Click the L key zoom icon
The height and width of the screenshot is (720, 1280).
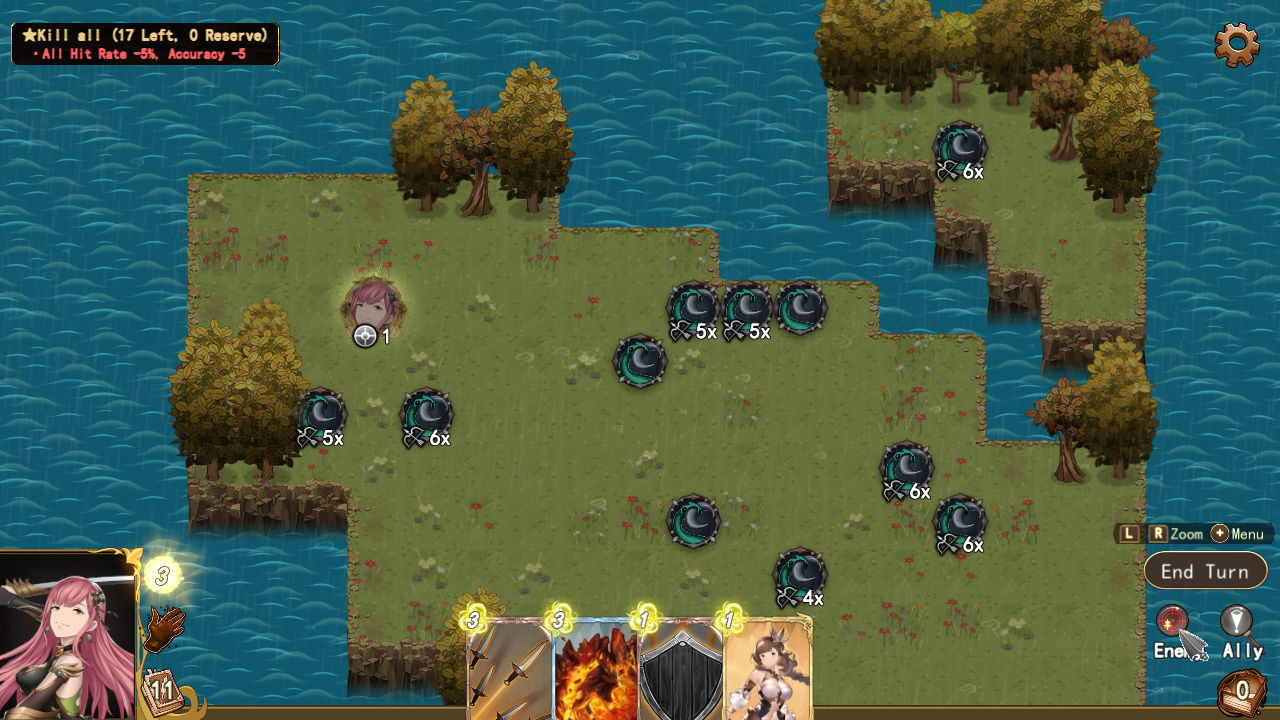tap(1130, 533)
